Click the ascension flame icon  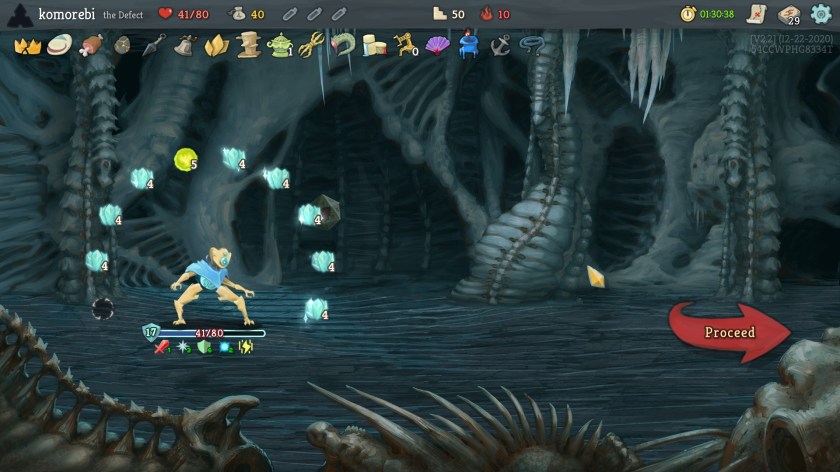point(487,14)
